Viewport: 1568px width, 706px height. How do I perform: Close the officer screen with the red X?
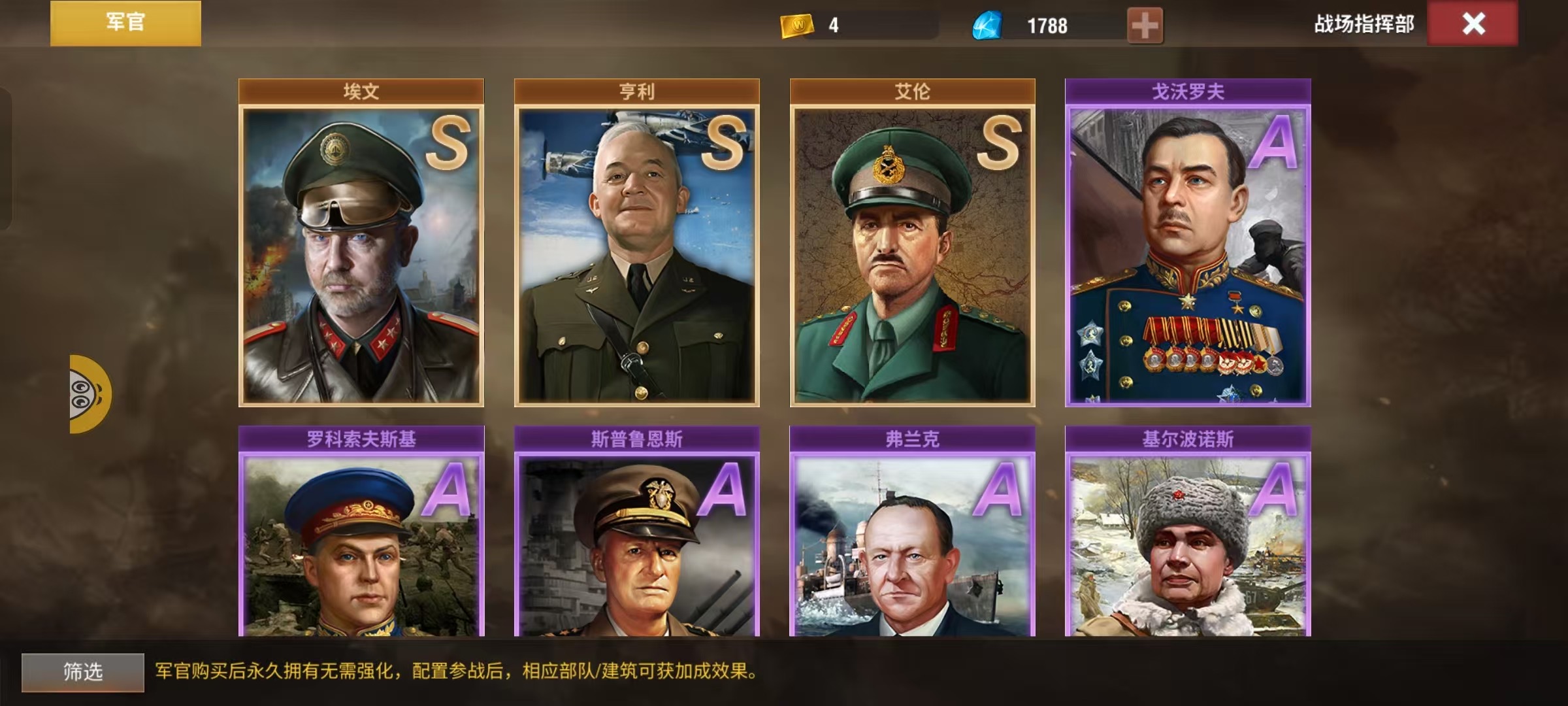pos(1473,24)
